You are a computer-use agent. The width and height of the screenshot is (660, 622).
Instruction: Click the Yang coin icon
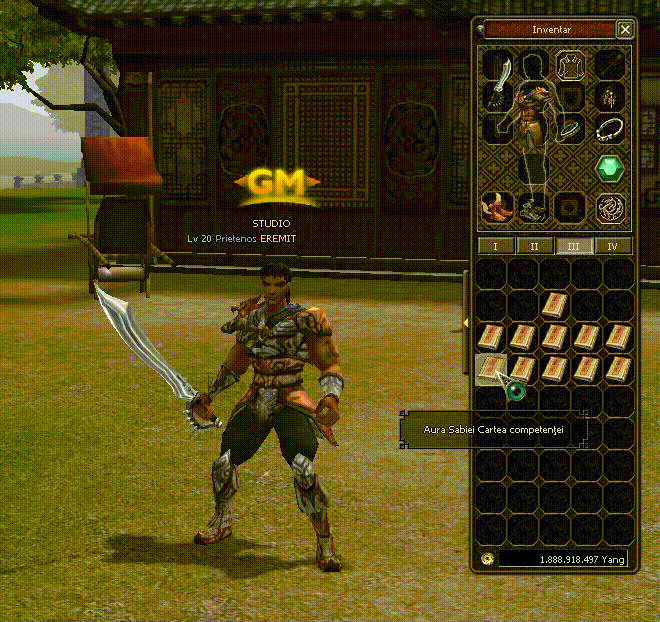tap(487, 559)
